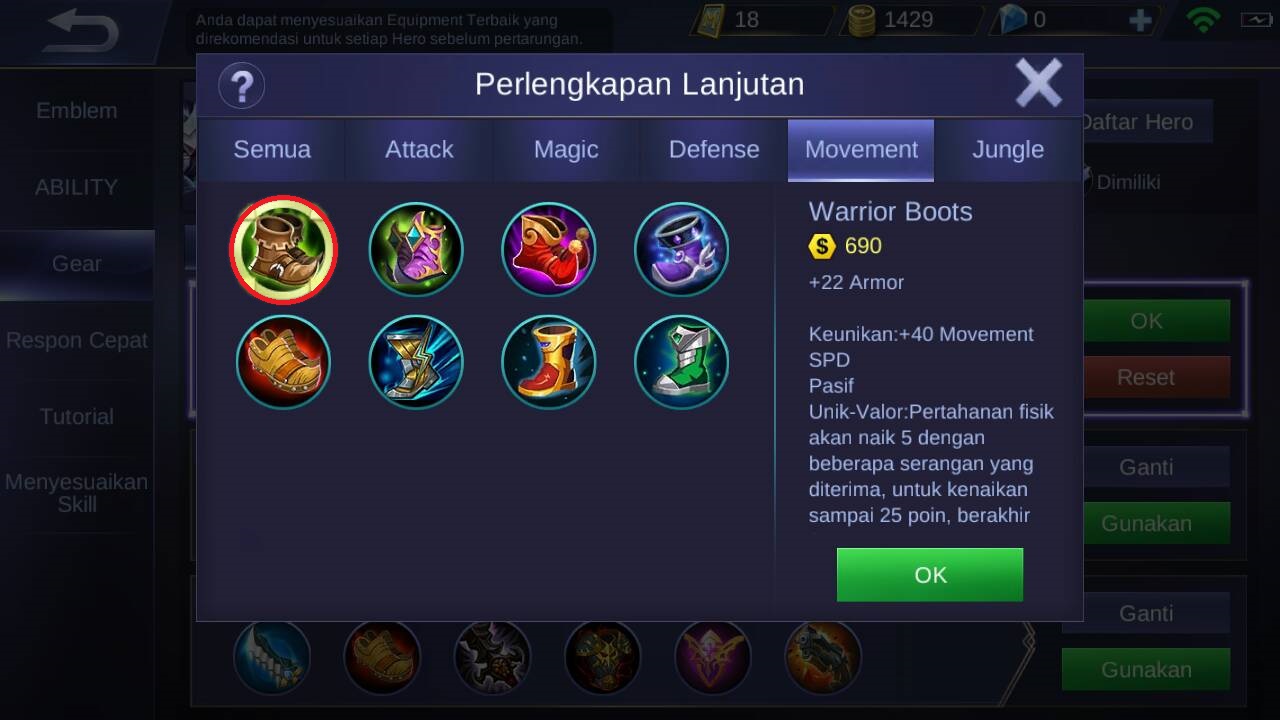Select the Movement tab
This screenshot has height=720, width=1280.
click(x=861, y=150)
